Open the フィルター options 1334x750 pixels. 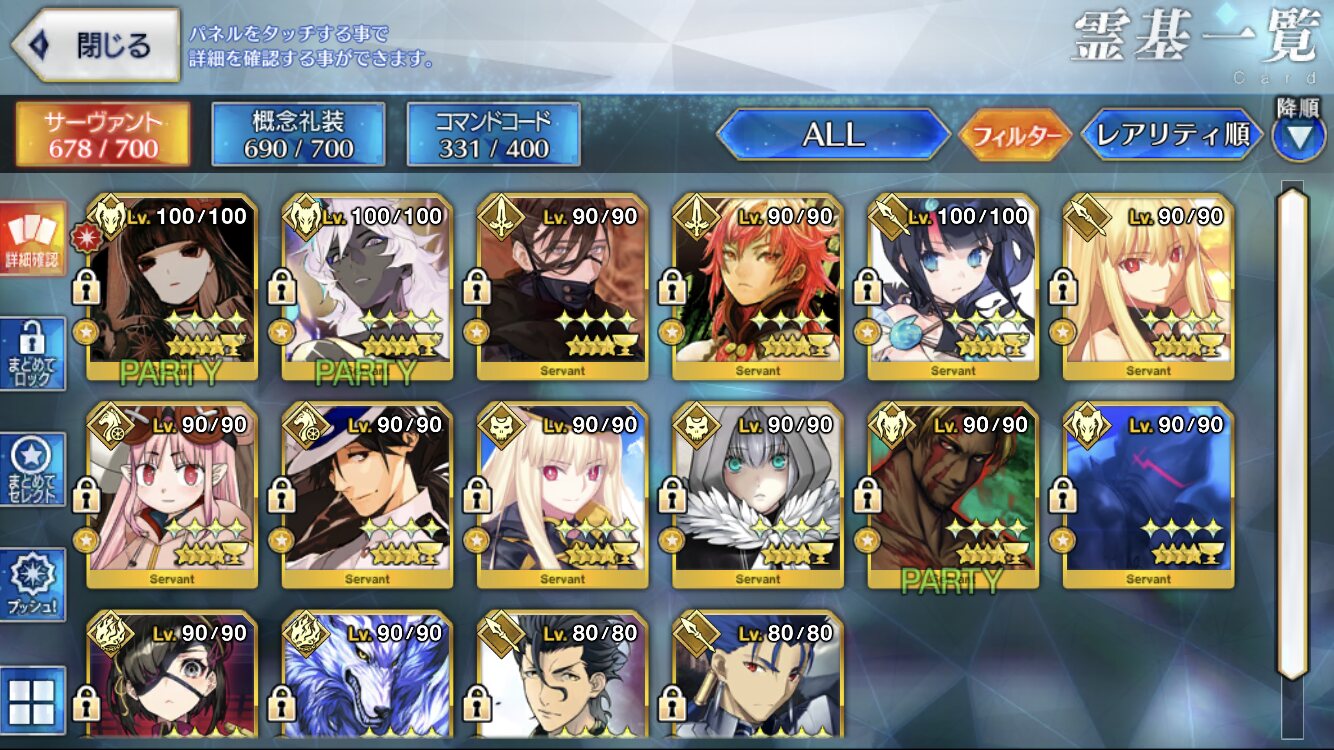click(x=1015, y=135)
